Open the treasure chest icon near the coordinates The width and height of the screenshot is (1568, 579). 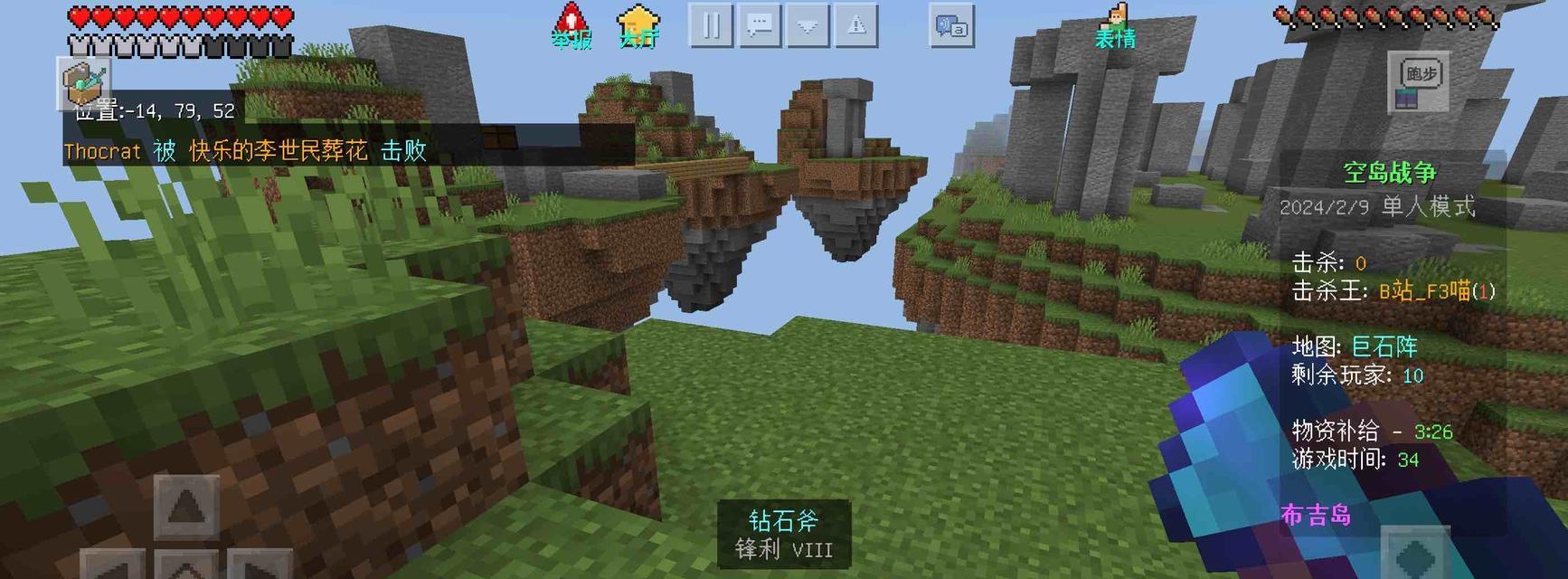pos(85,83)
